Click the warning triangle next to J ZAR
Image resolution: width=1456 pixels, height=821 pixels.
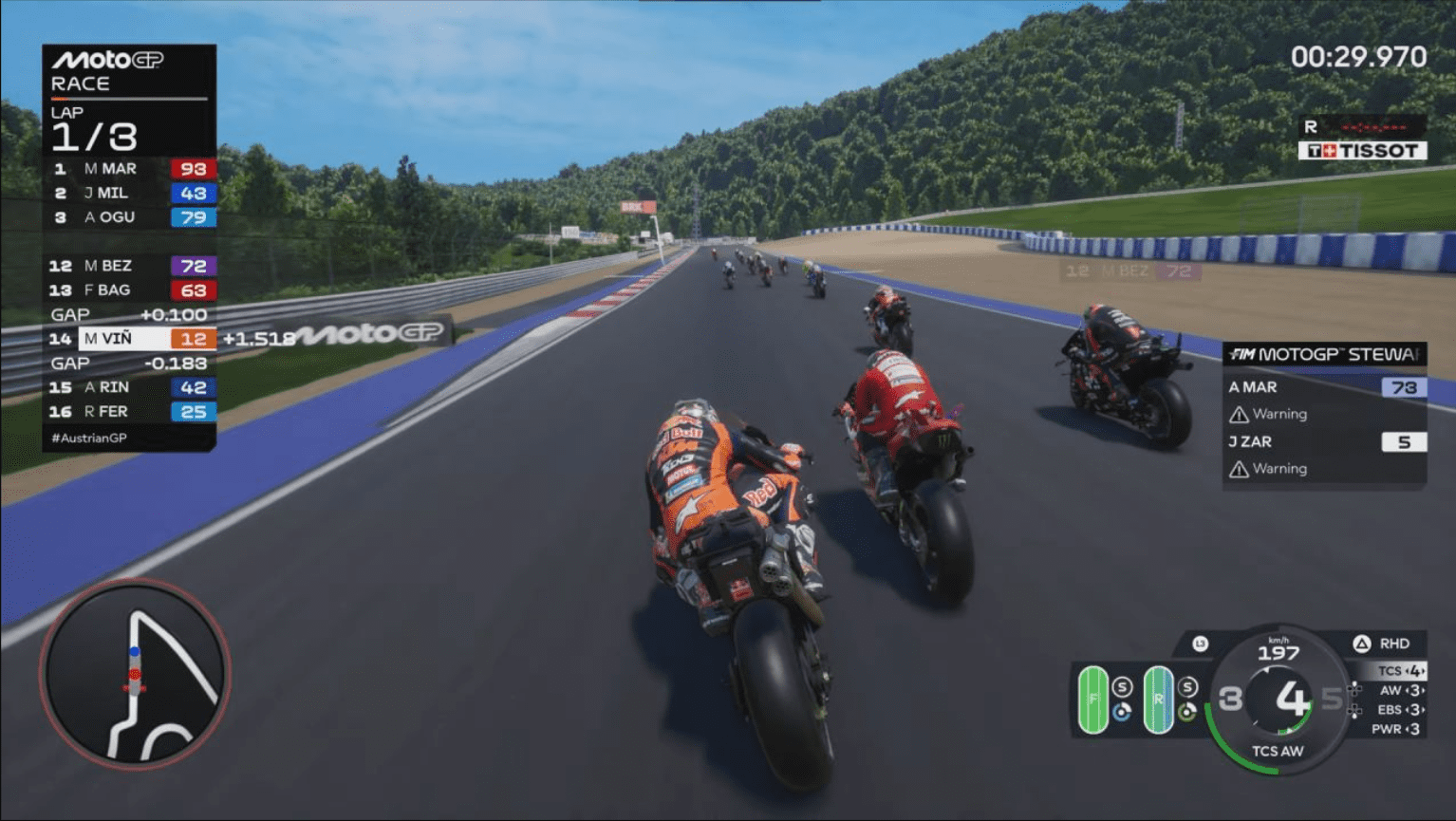1240,469
